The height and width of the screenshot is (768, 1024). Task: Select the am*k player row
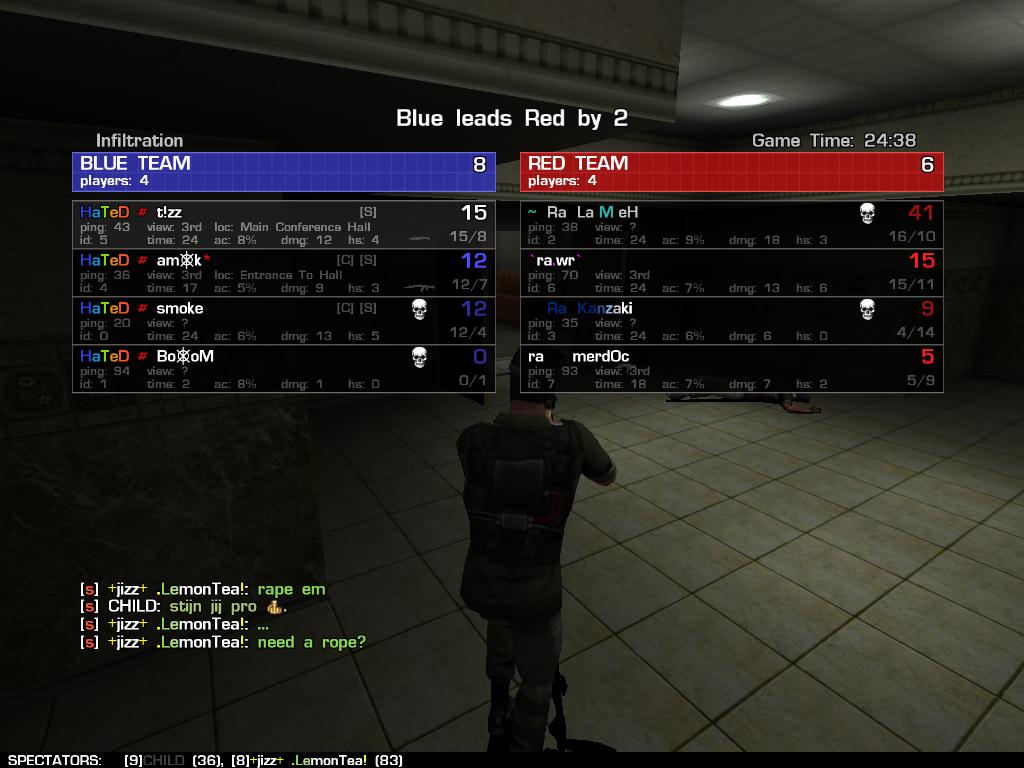tap(283, 273)
